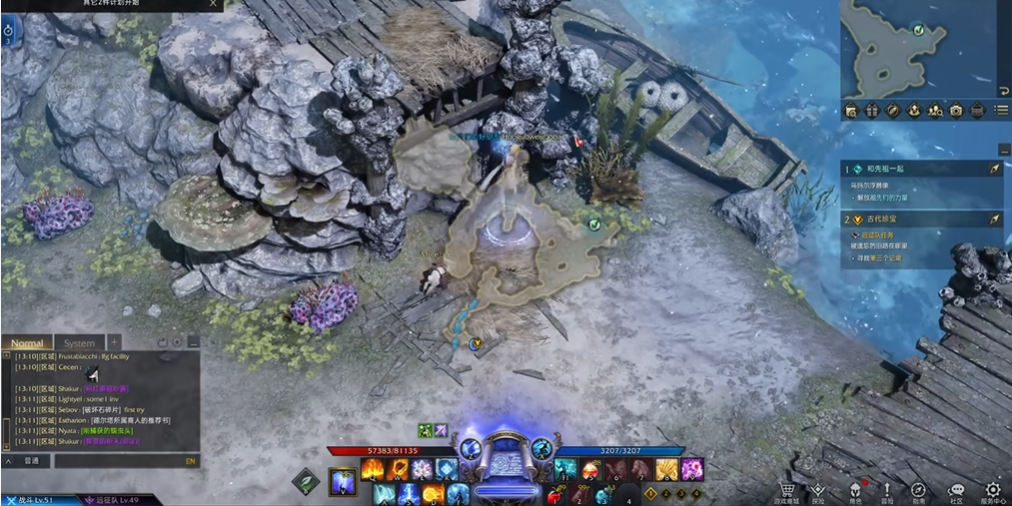Expand the list menu beside minimap icons
This screenshot has height=506, width=1012.
(x=1001, y=110)
